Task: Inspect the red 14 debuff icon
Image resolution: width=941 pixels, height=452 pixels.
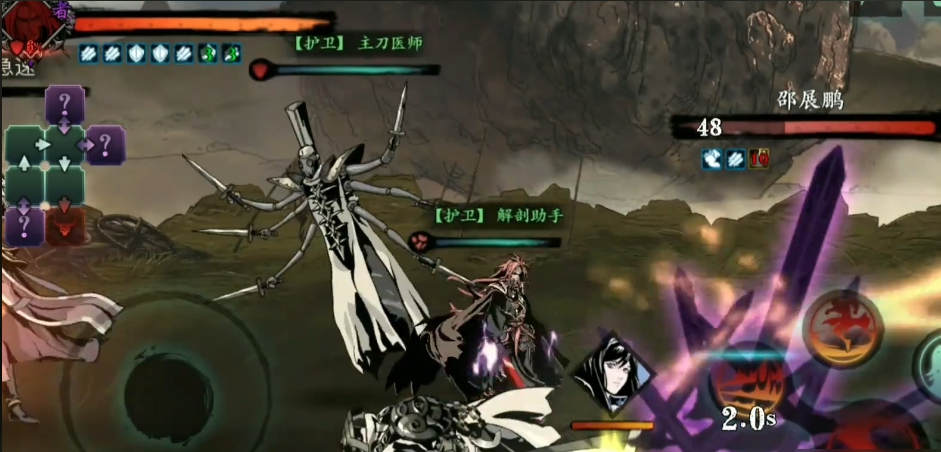Action: (759, 157)
